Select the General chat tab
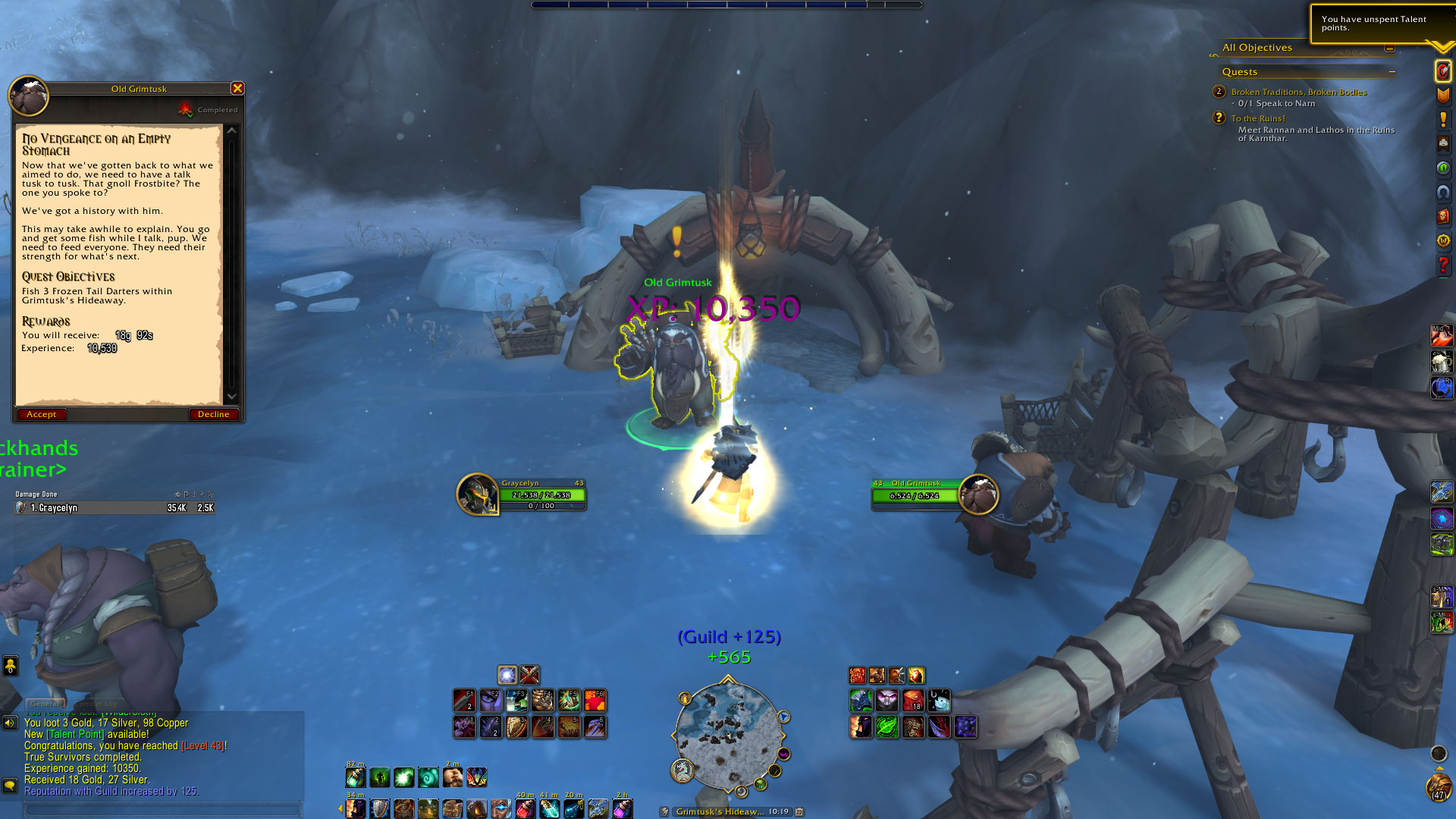The height and width of the screenshot is (819, 1456). click(45, 704)
